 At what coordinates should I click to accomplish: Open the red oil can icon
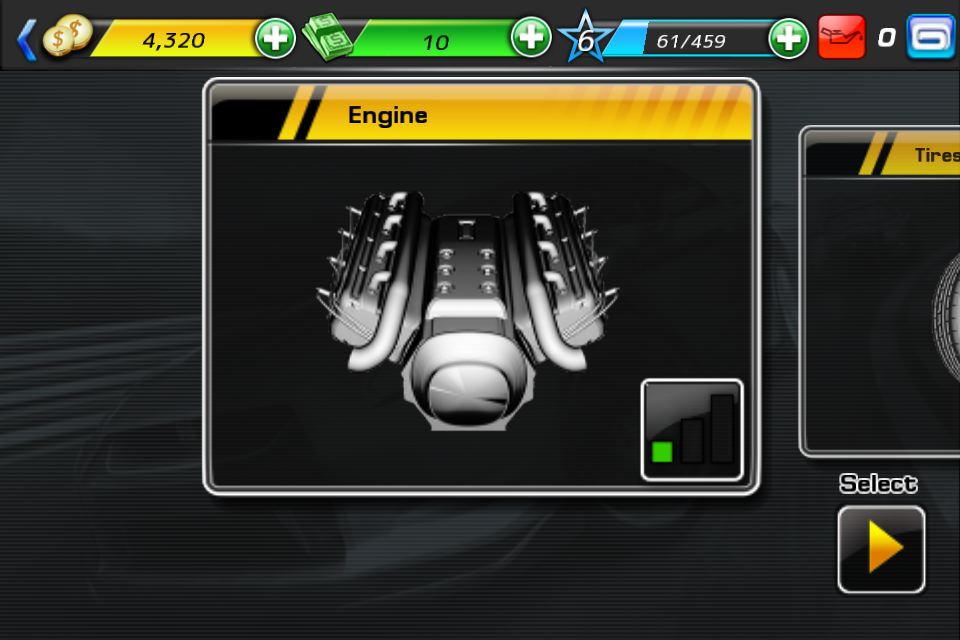click(841, 38)
